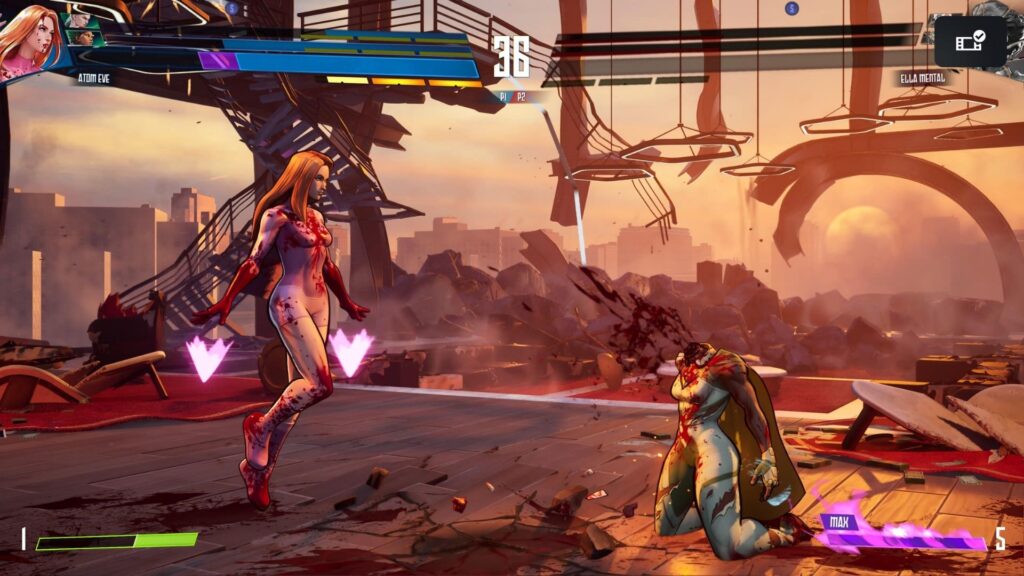1024x576 pixels.
Task: Select the white-haired assist character portrait
Action: (x=79, y=20)
